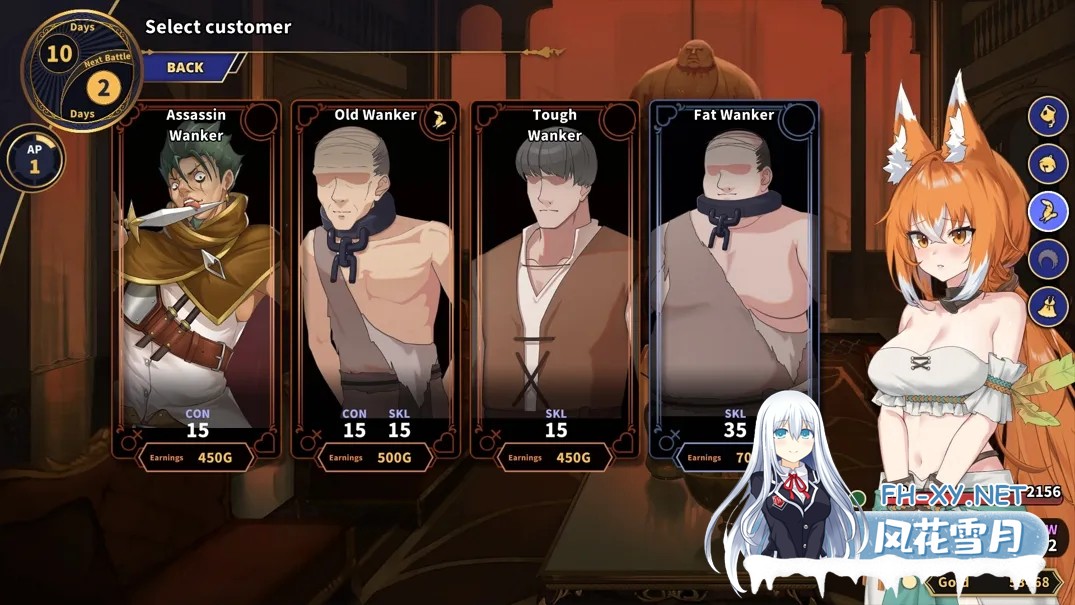This screenshot has width=1075, height=605.
Task: Click the highlighted hand icon
Action: [x=1048, y=210]
